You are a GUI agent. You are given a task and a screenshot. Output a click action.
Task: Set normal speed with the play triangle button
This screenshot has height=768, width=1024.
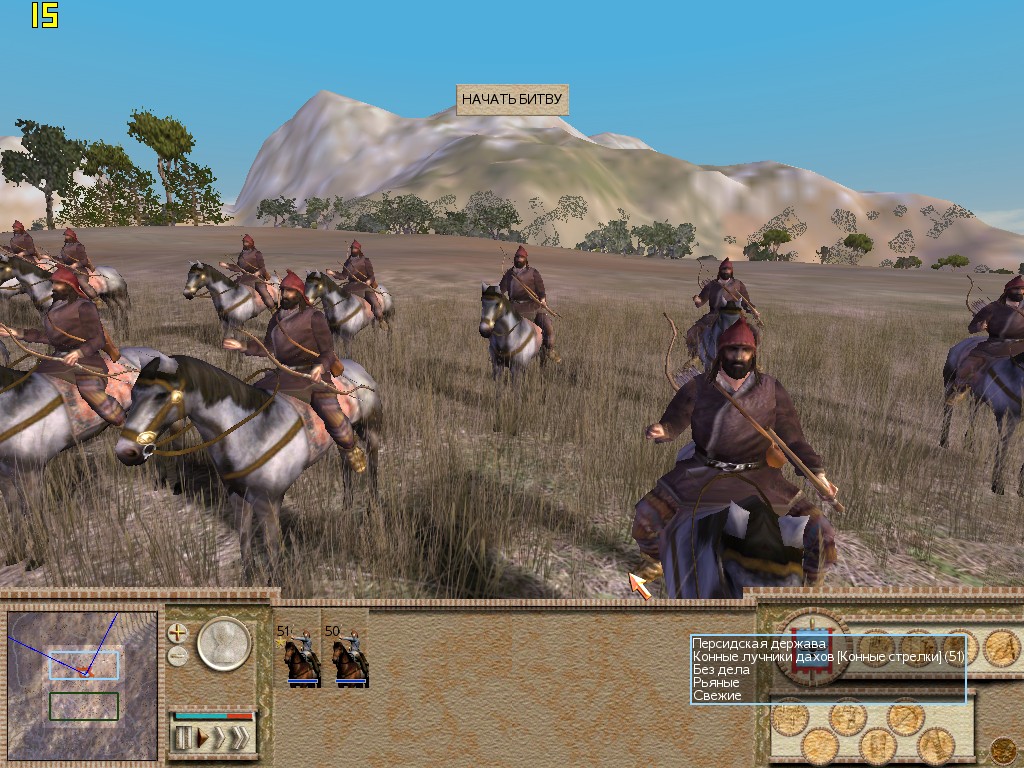point(202,739)
